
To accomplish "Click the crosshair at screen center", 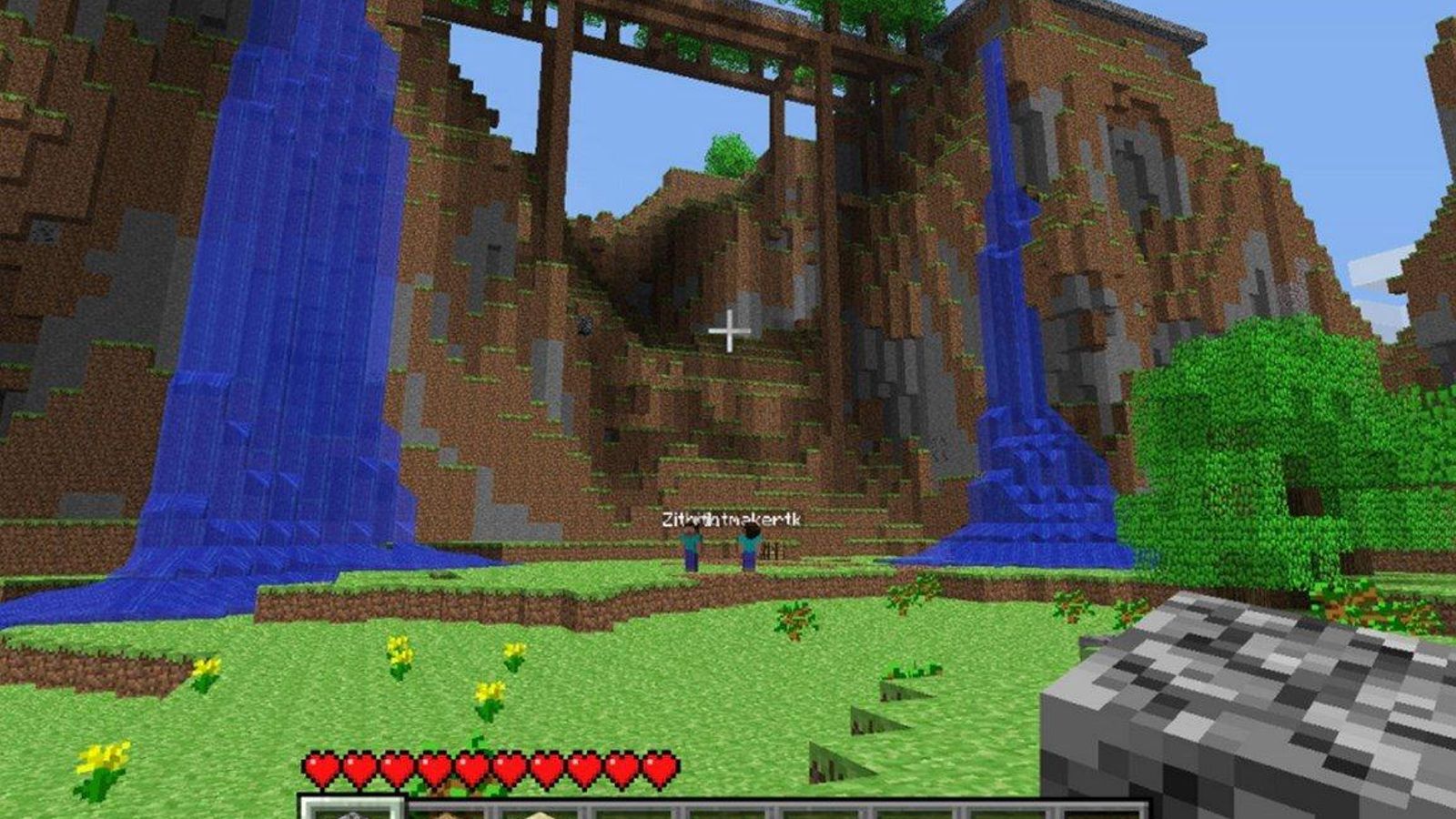I will [x=728, y=328].
